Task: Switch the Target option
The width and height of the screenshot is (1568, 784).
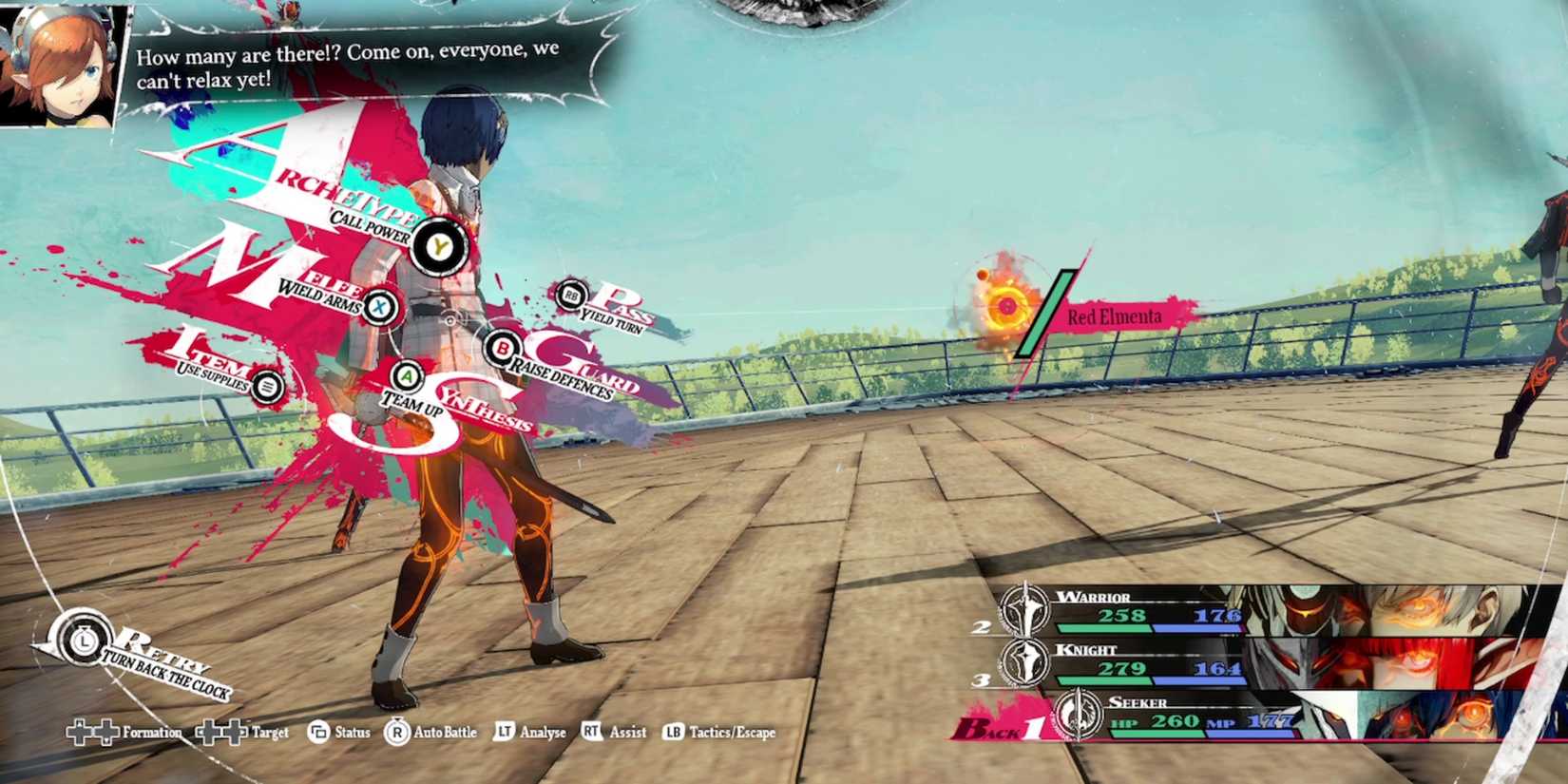Action: point(242,733)
